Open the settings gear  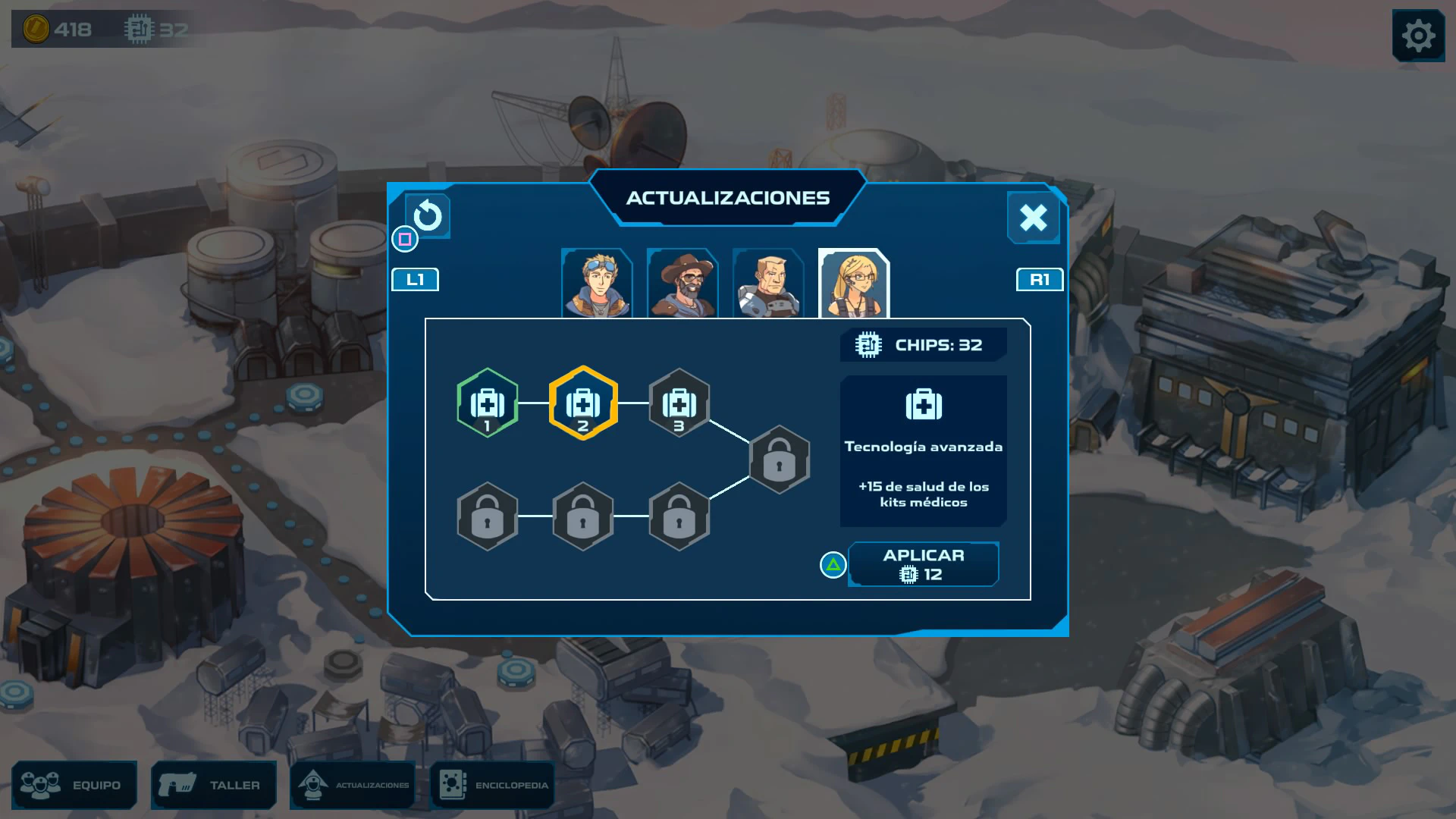(1418, 36)
